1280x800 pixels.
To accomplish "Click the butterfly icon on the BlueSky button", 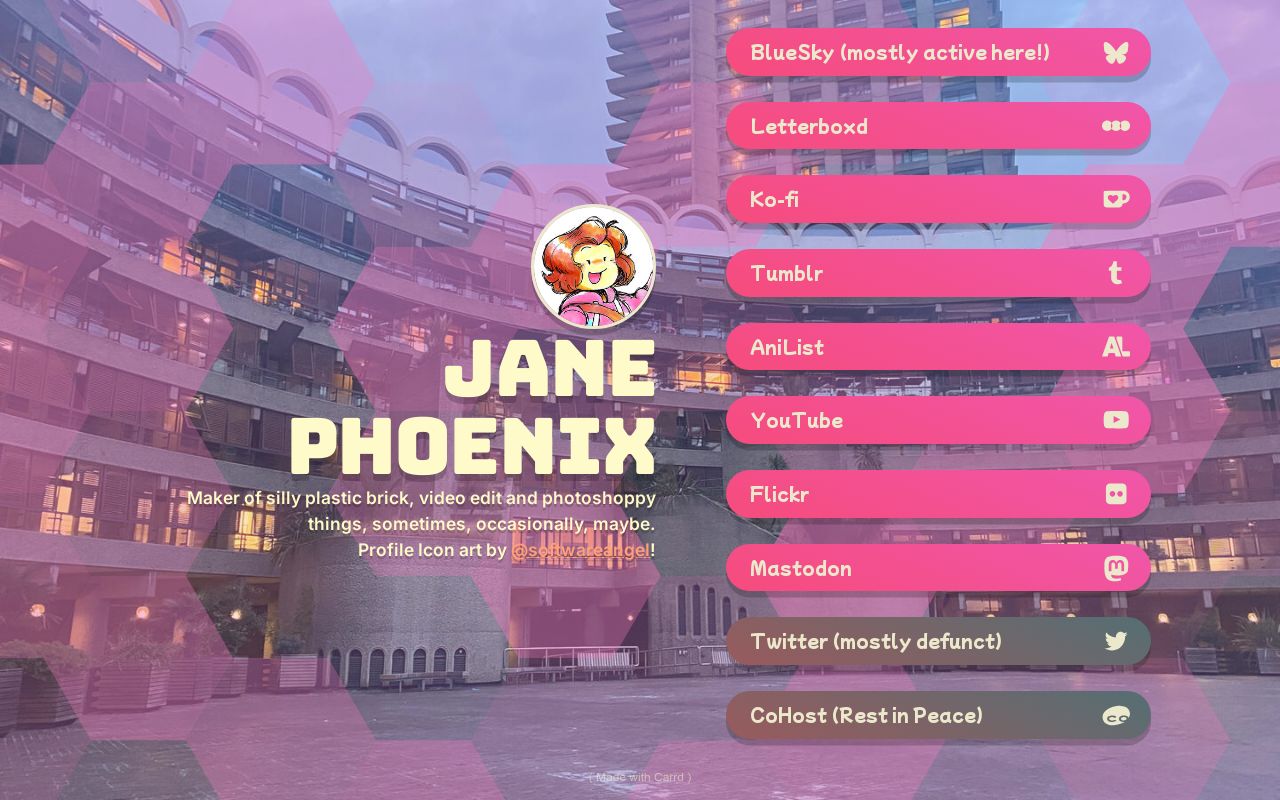I will 1116,53.
